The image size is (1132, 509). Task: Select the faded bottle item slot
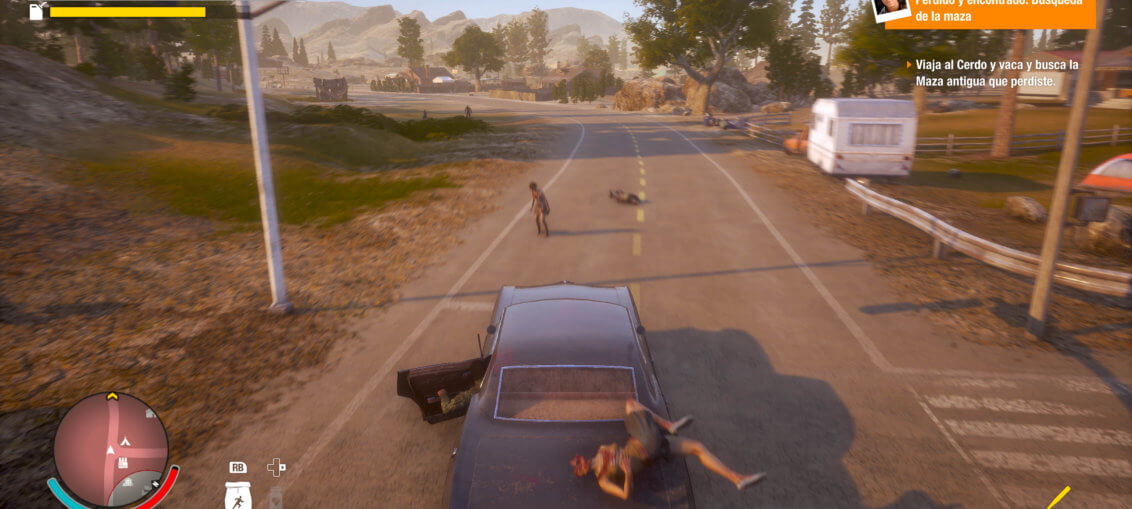point(276,497)
